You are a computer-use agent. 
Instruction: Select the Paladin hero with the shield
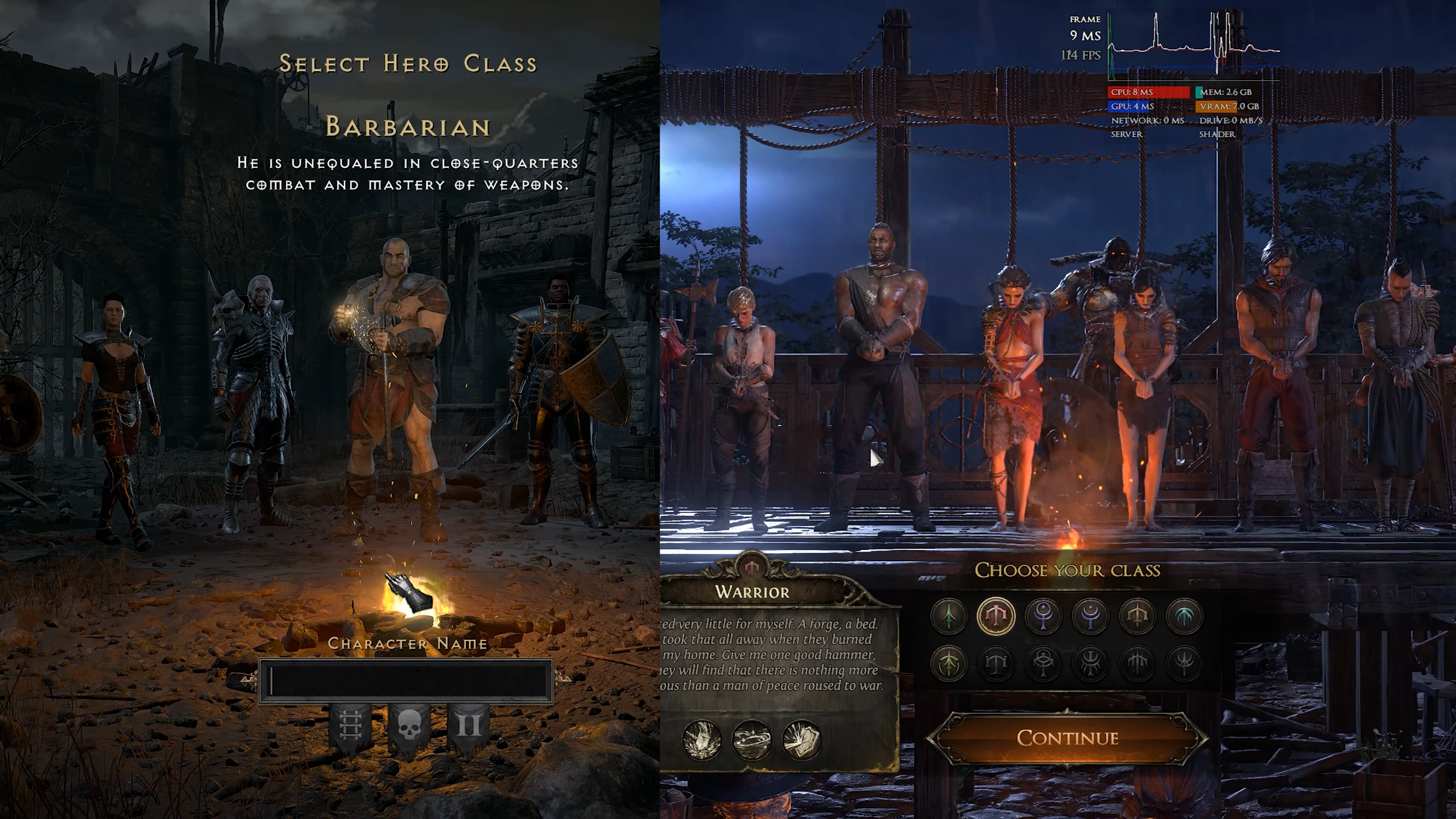[x=560, y=387]
